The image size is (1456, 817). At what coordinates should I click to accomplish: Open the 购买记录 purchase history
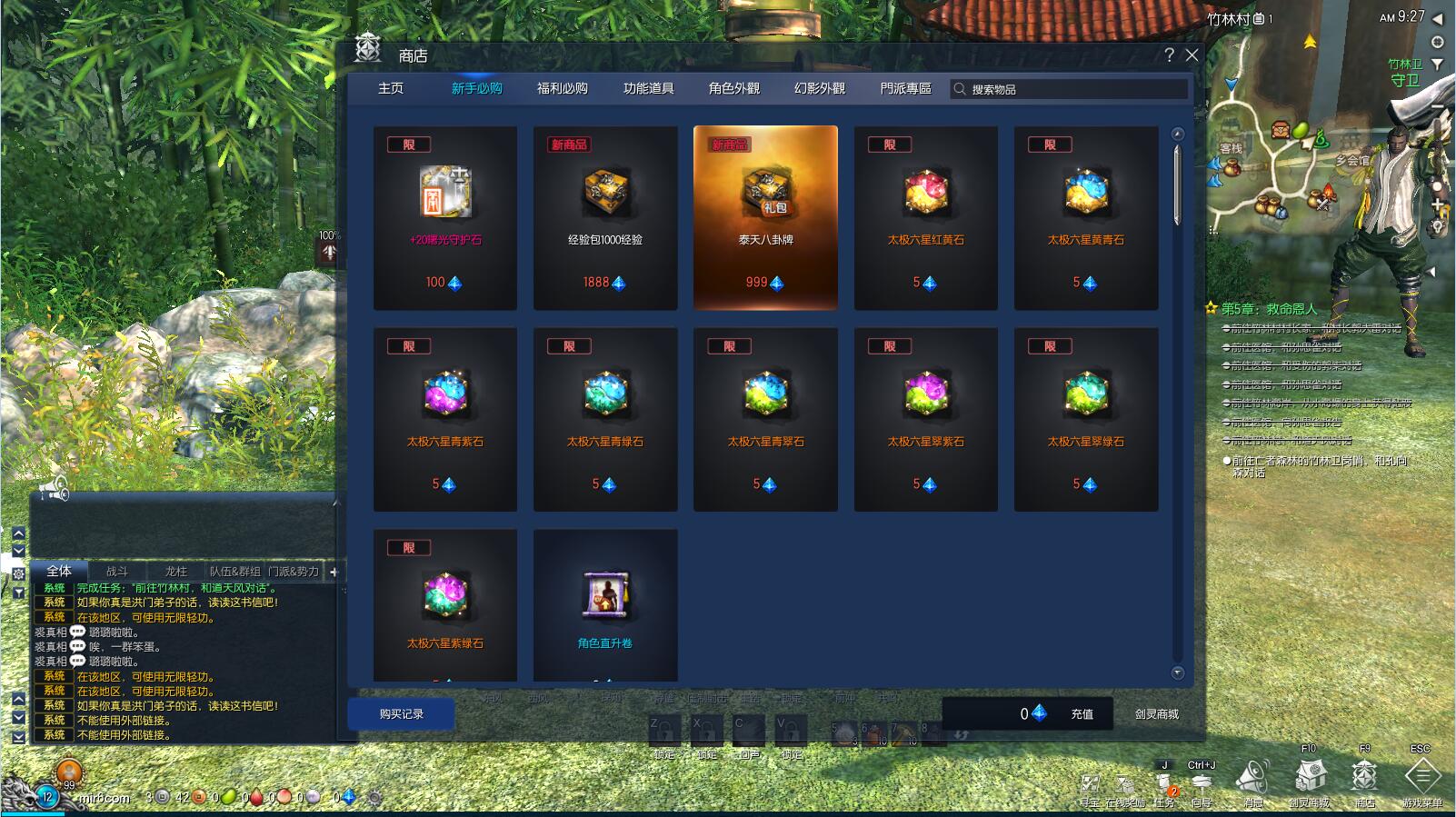coord(402,713)
